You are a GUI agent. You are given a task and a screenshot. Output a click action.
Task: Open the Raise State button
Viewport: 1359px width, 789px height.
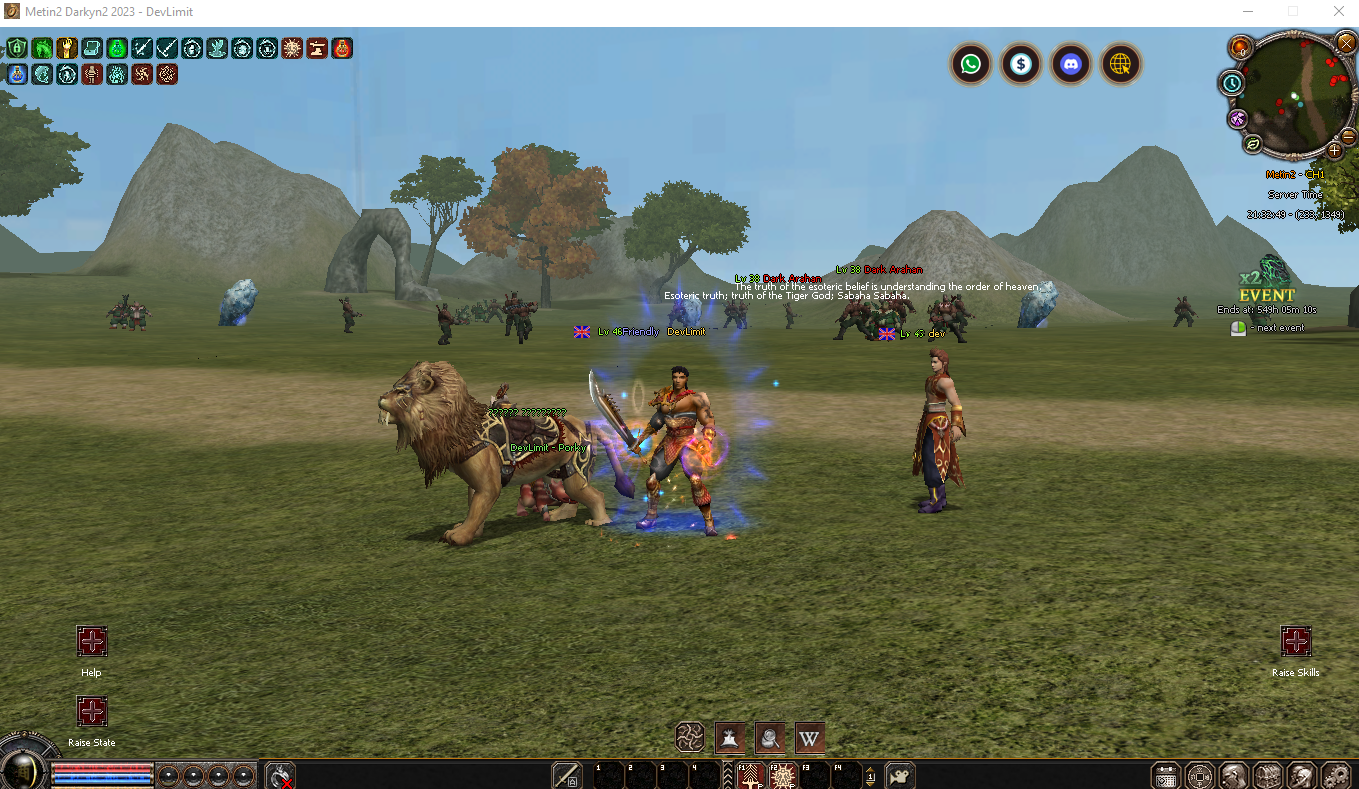[x=91, y=711]
